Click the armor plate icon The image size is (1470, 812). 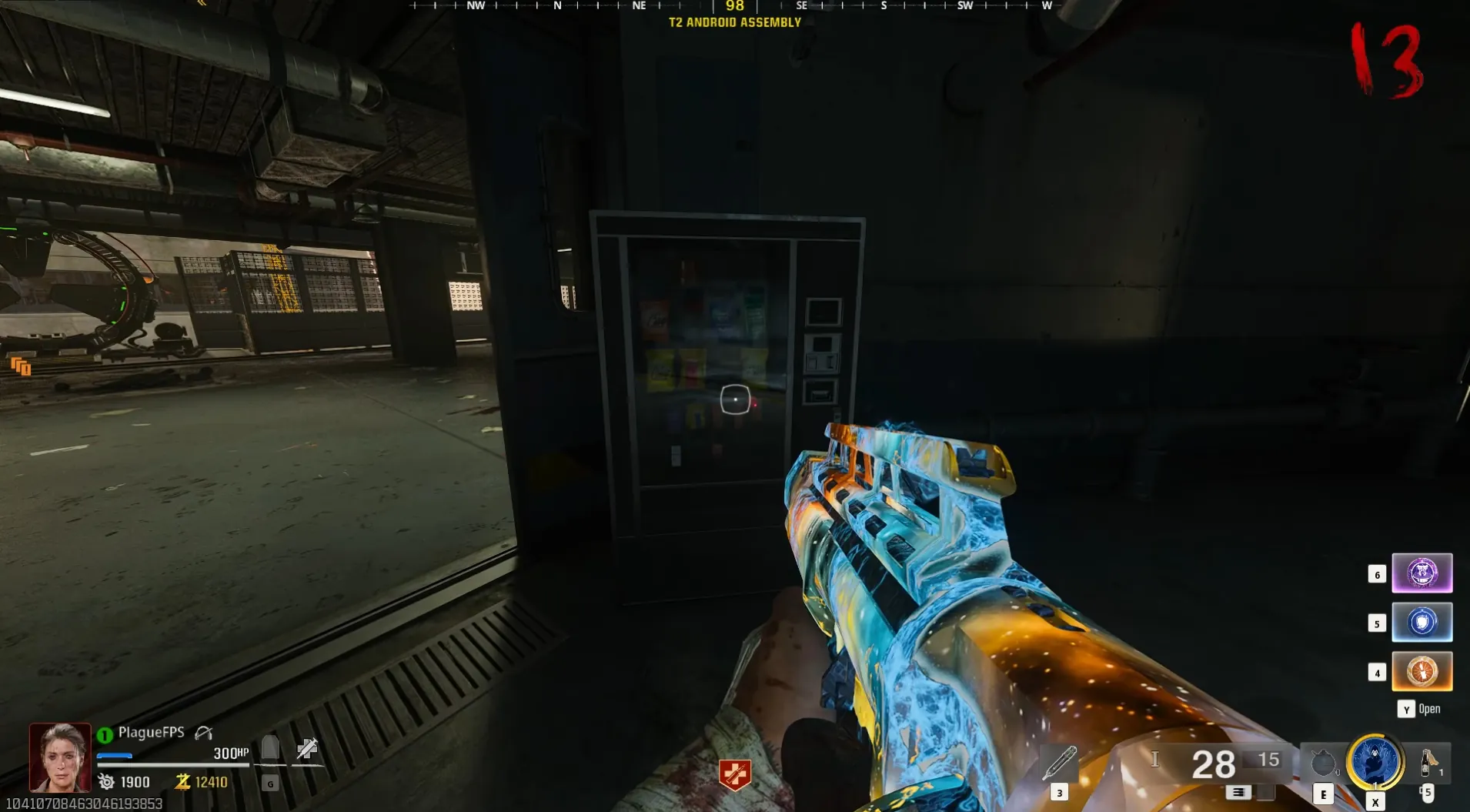click(270, 748)
